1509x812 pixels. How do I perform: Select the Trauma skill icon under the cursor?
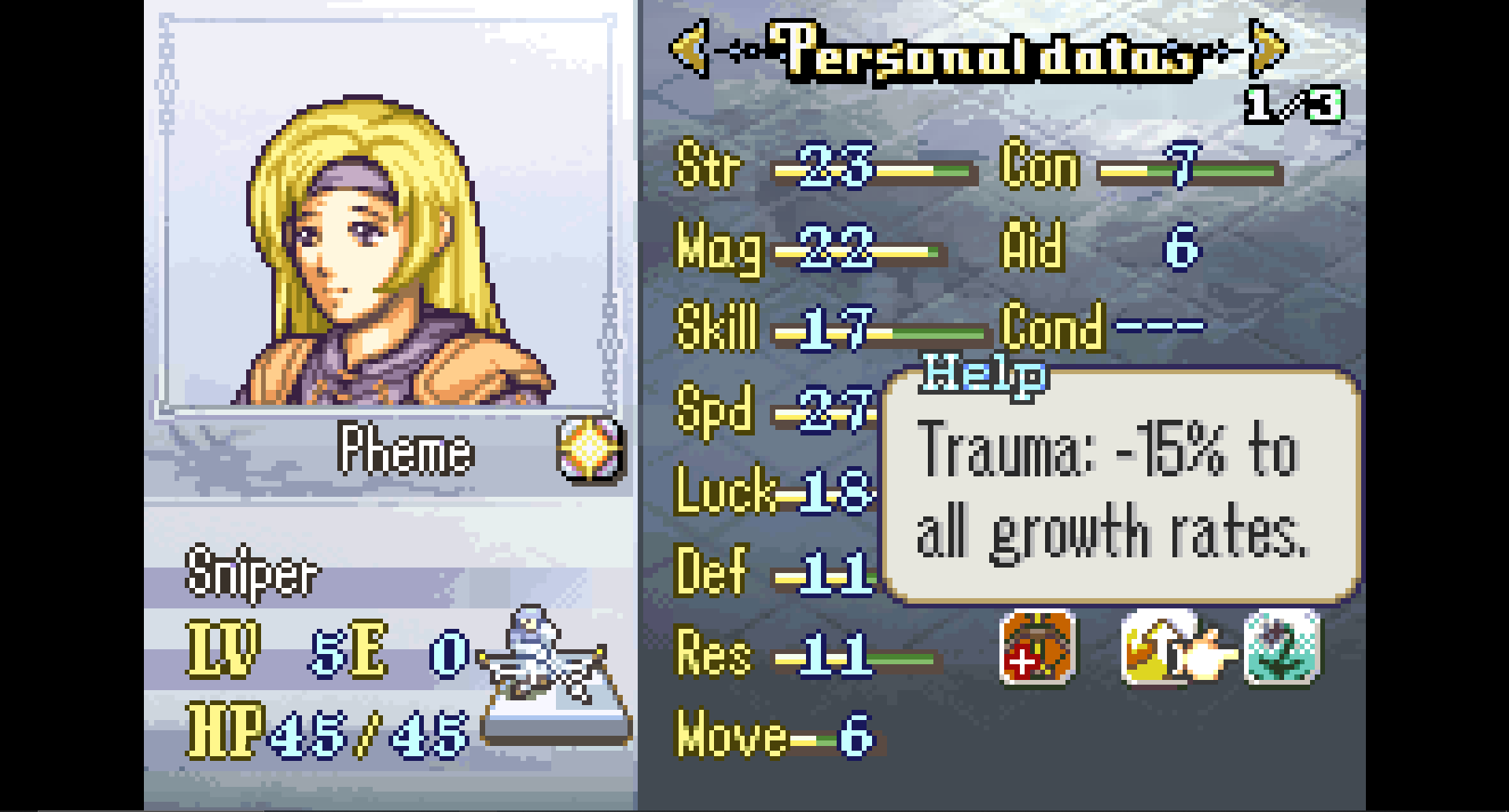(x=1156, y=648)
